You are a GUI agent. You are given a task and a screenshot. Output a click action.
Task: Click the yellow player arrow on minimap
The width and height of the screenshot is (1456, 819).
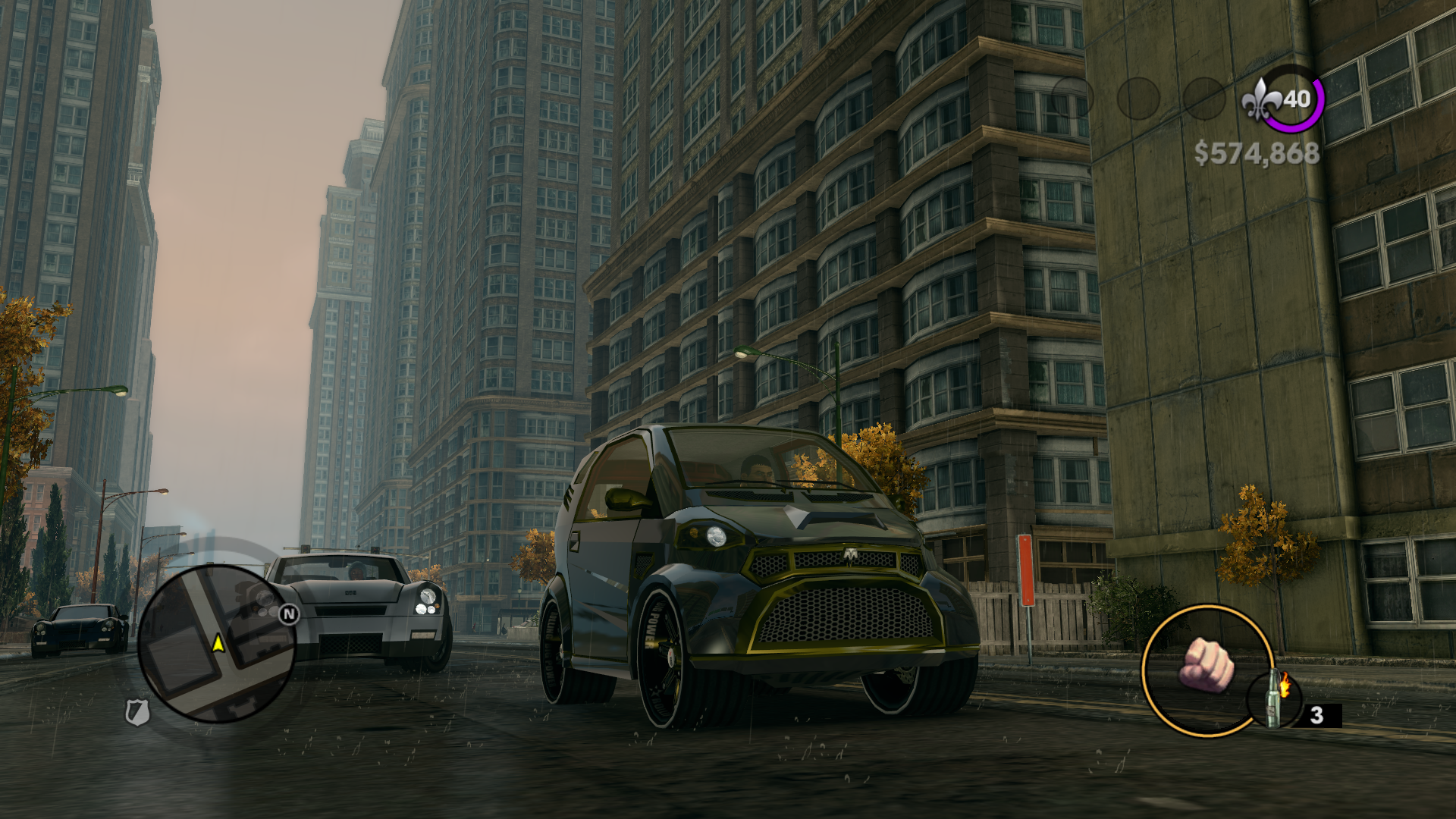coord(218,644)
